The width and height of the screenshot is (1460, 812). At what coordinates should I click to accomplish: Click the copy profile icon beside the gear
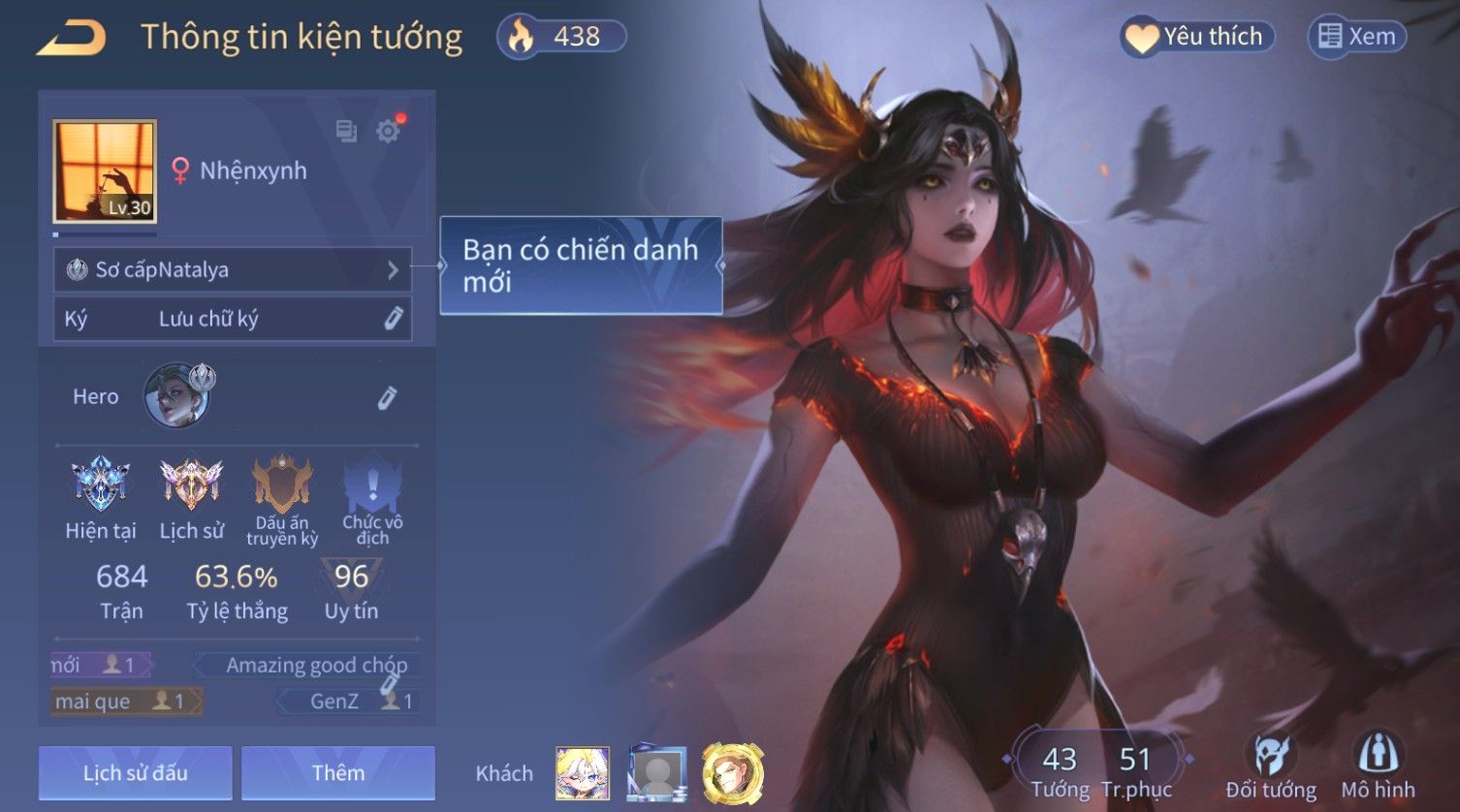tap(346, 131)
